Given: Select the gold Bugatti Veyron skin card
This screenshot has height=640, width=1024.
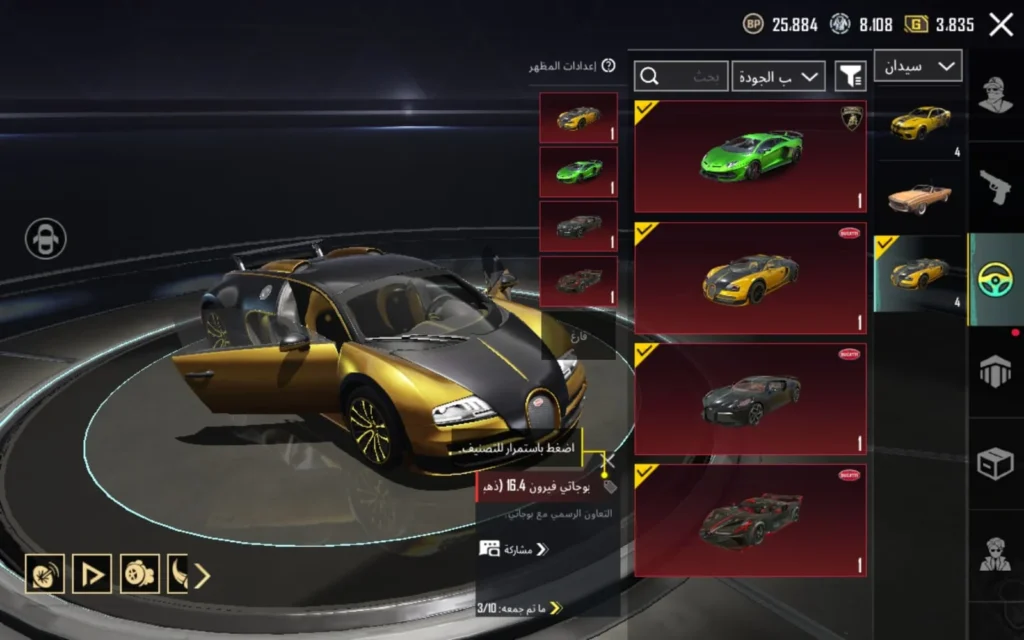Looking at the screenshot, I should pyautogui.click(x=750, y=278).
